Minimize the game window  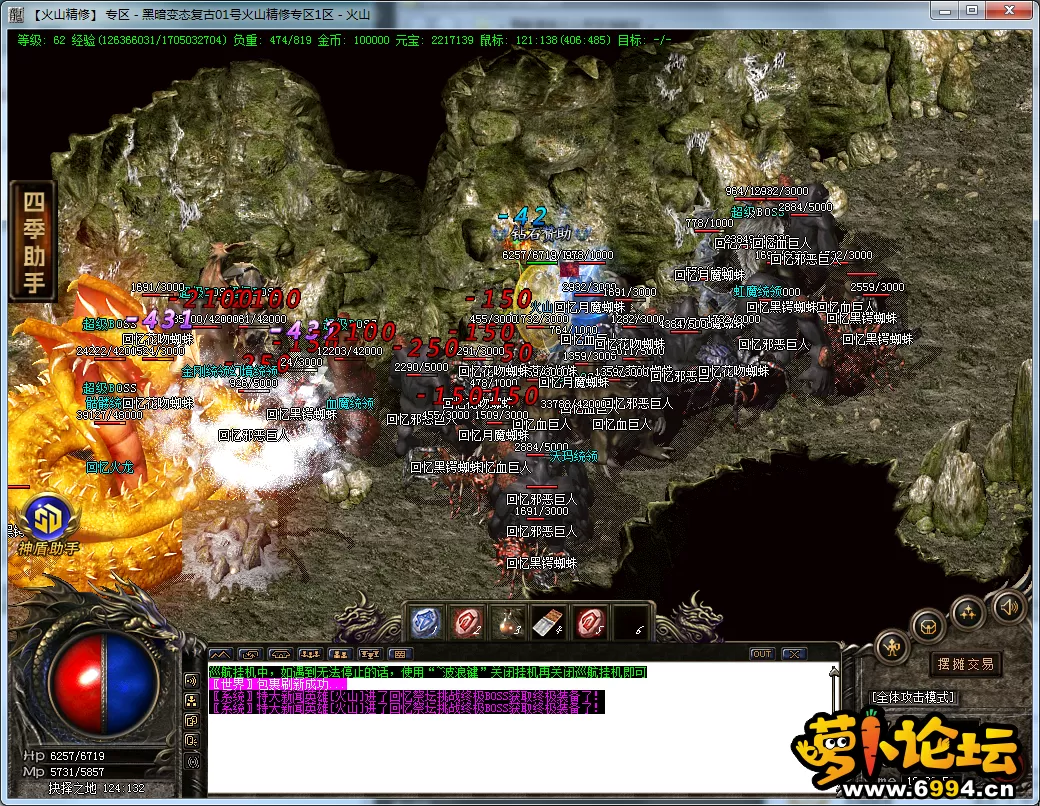(946, 10)
